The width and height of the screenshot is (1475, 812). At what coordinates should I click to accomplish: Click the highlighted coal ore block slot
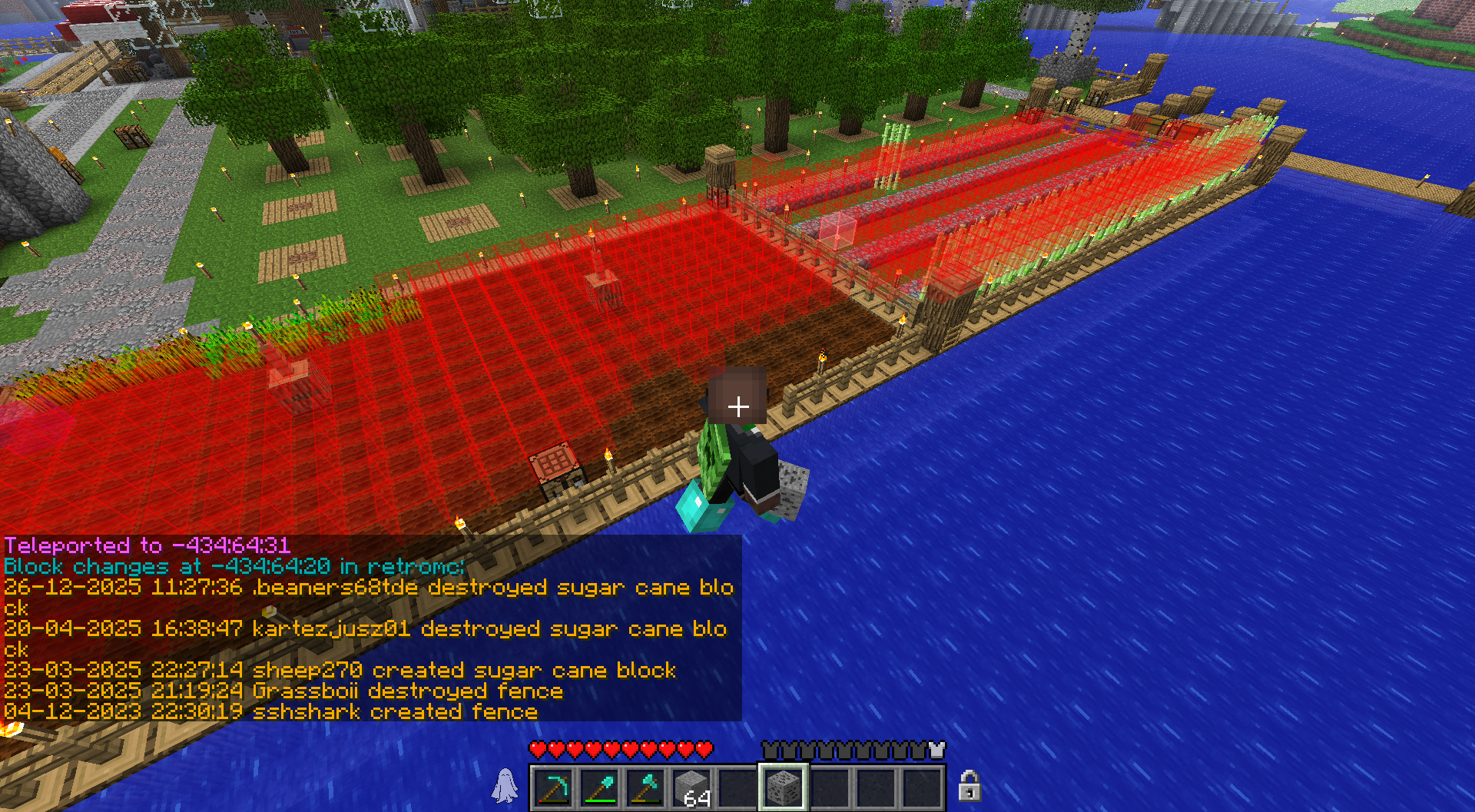coord(783,787)
